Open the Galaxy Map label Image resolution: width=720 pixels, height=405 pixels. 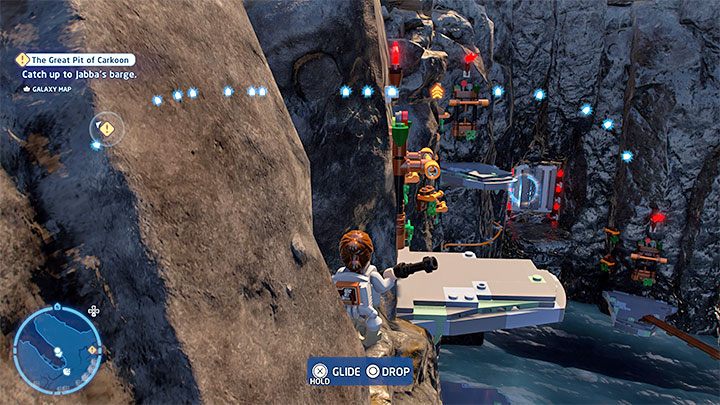(51, 88)
